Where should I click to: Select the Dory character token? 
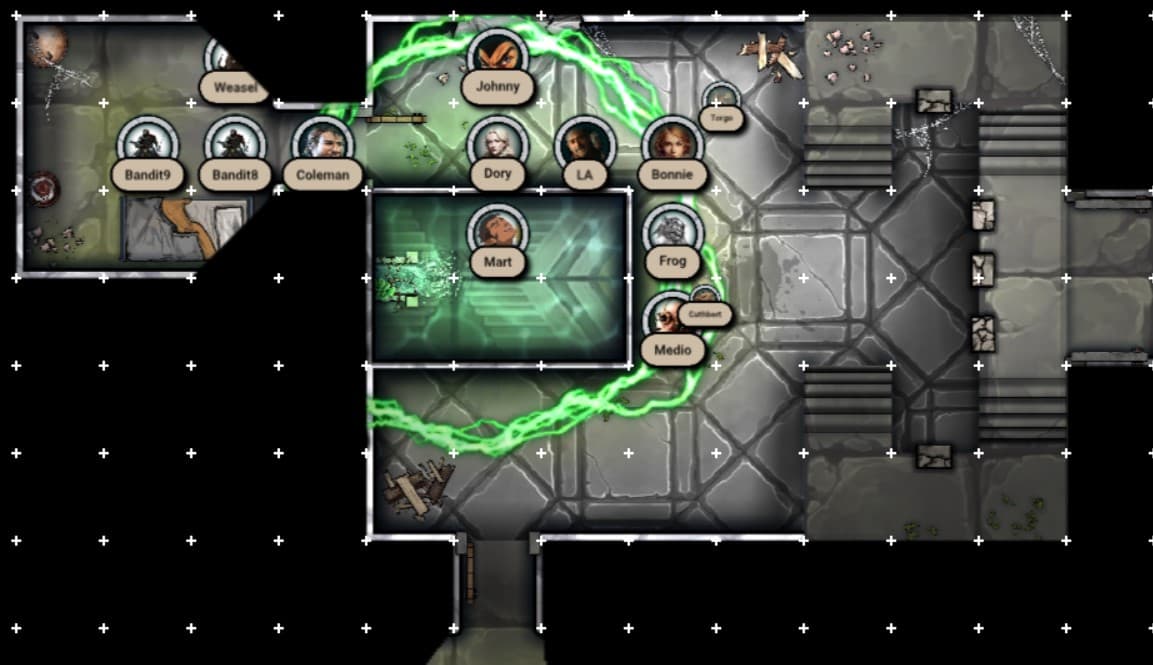click(x=497, y=143)
